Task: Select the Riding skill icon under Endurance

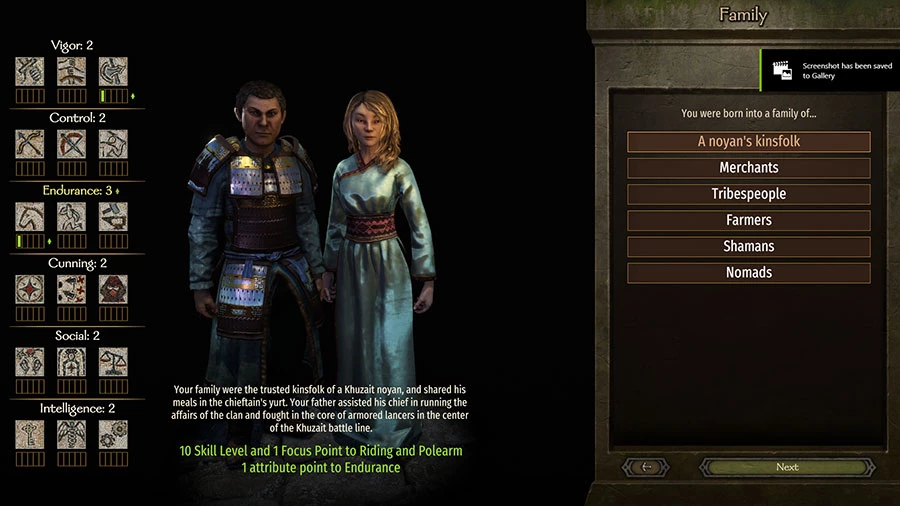Action: coord(30,216)
